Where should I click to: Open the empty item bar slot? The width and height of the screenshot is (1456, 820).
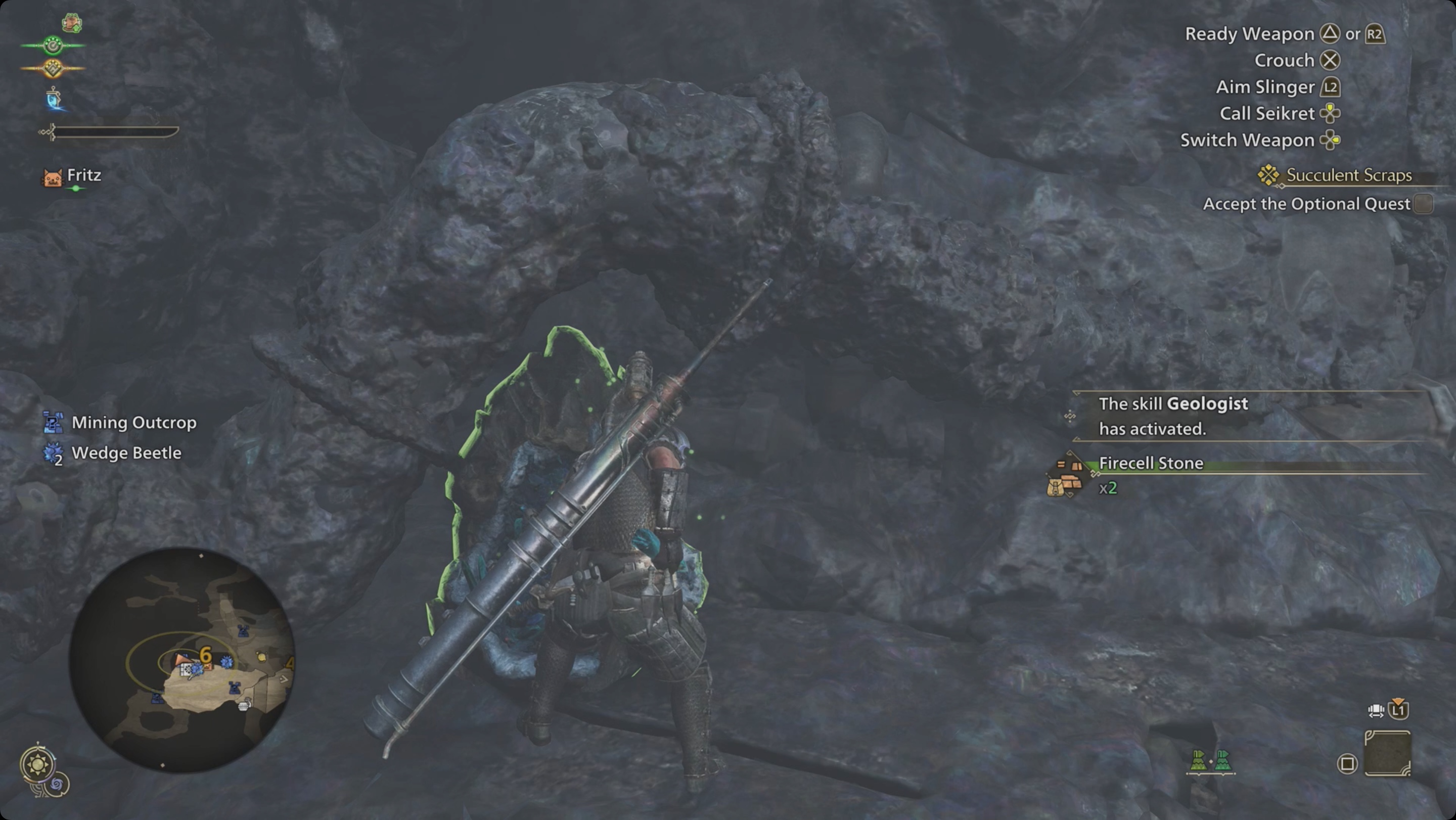point(1387,753)
